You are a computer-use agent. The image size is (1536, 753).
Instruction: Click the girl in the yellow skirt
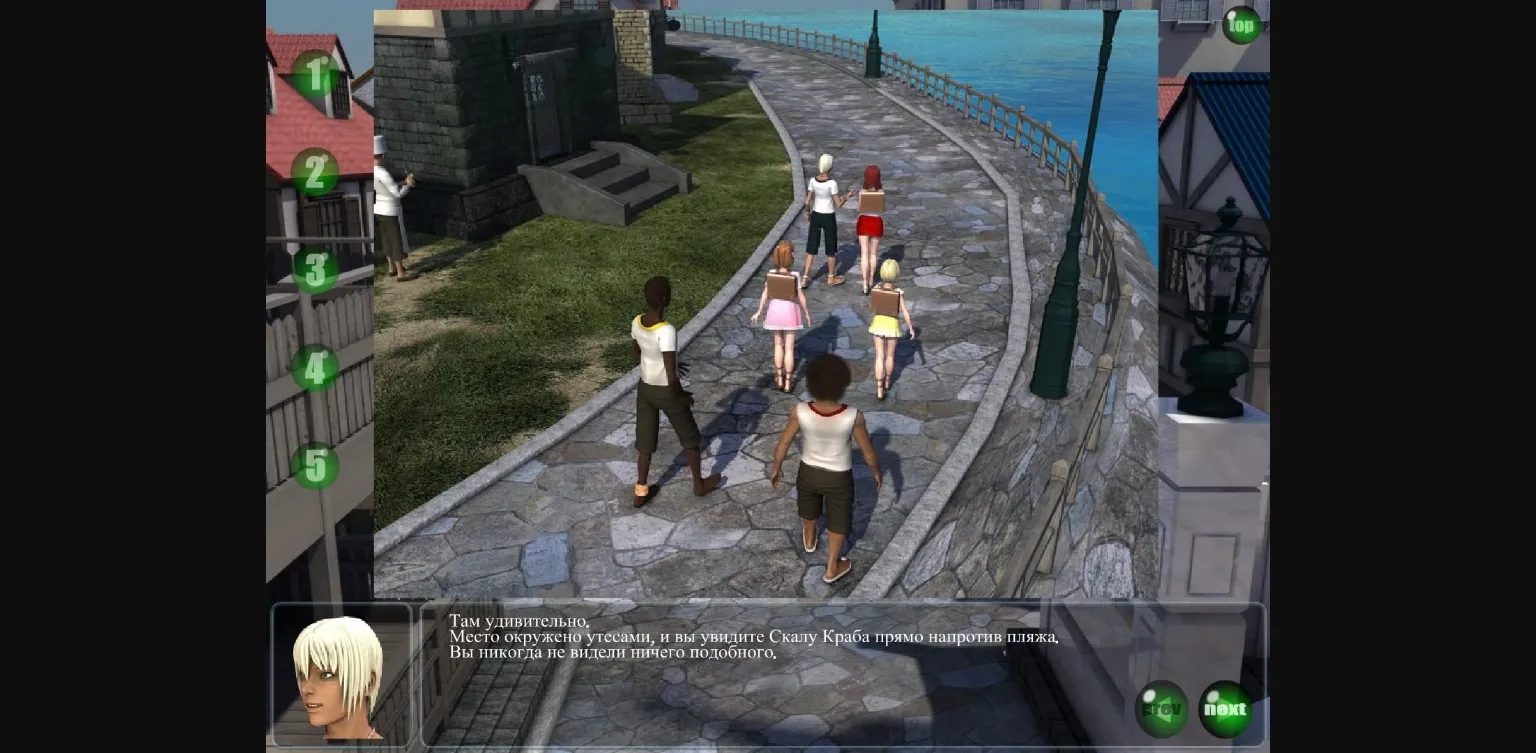pyautogui.click(x=888, y=320)
